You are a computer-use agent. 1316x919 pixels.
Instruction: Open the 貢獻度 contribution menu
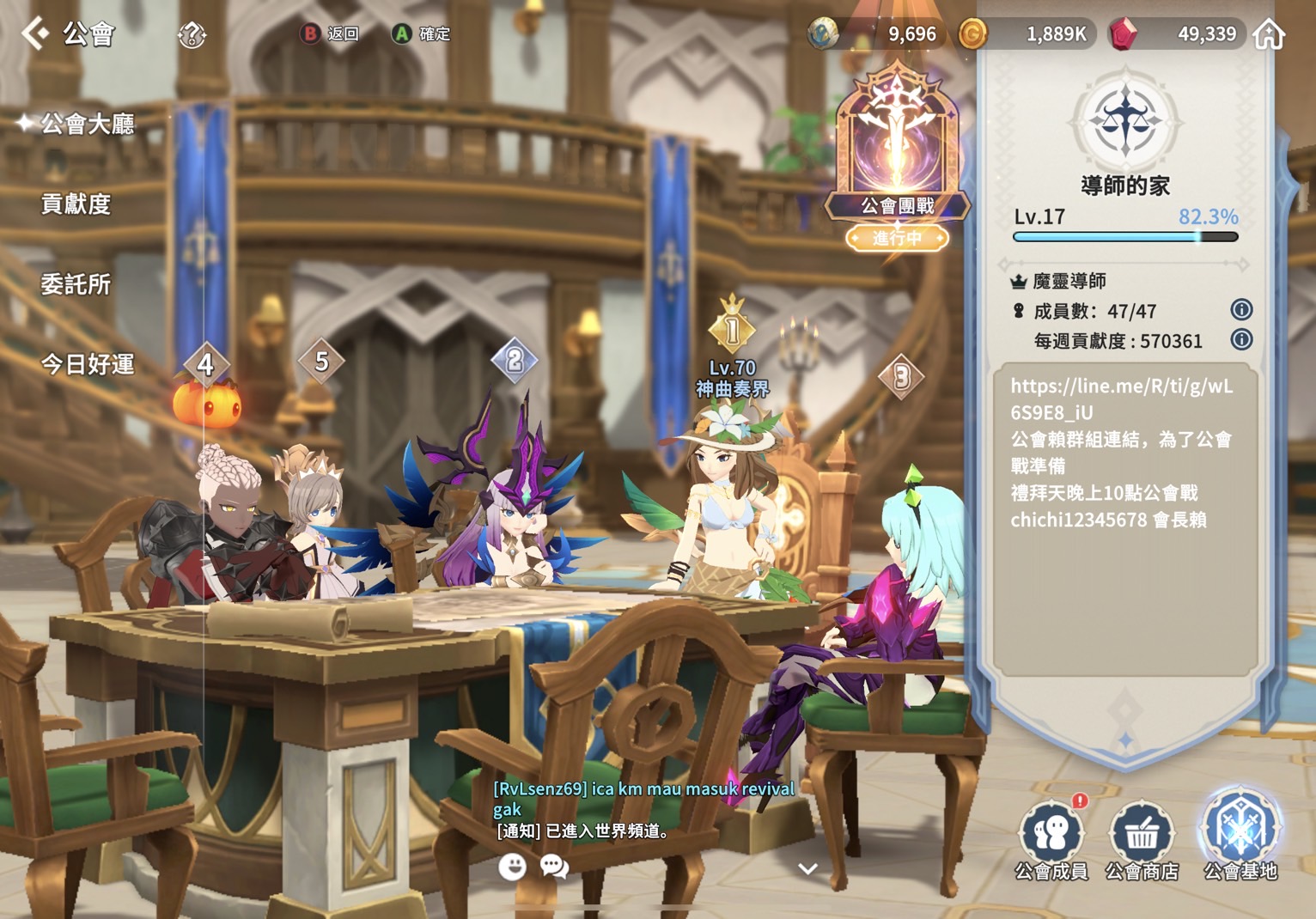coord(76,204)
